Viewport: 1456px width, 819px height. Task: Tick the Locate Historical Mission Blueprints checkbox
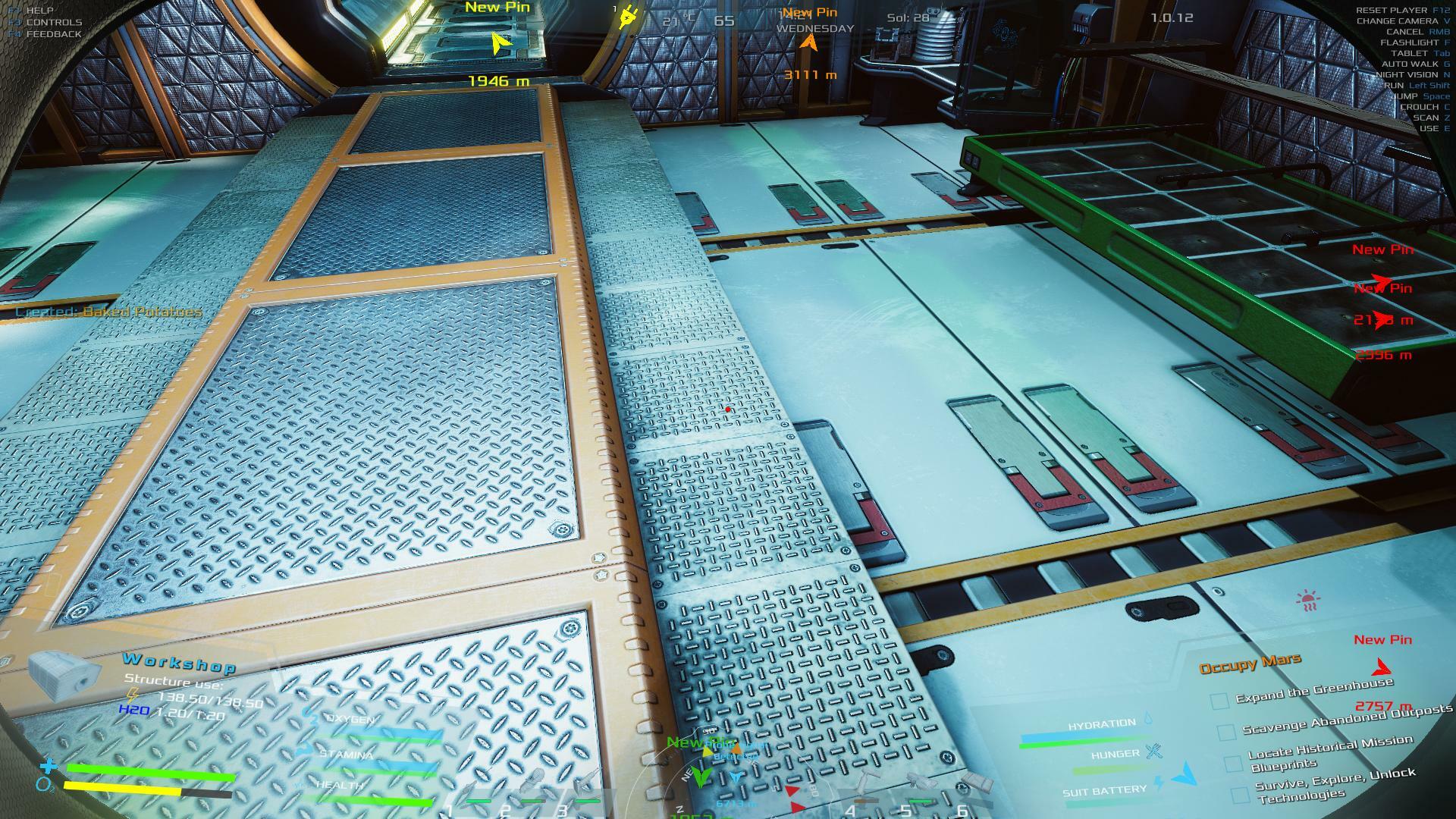(1233, 764)
